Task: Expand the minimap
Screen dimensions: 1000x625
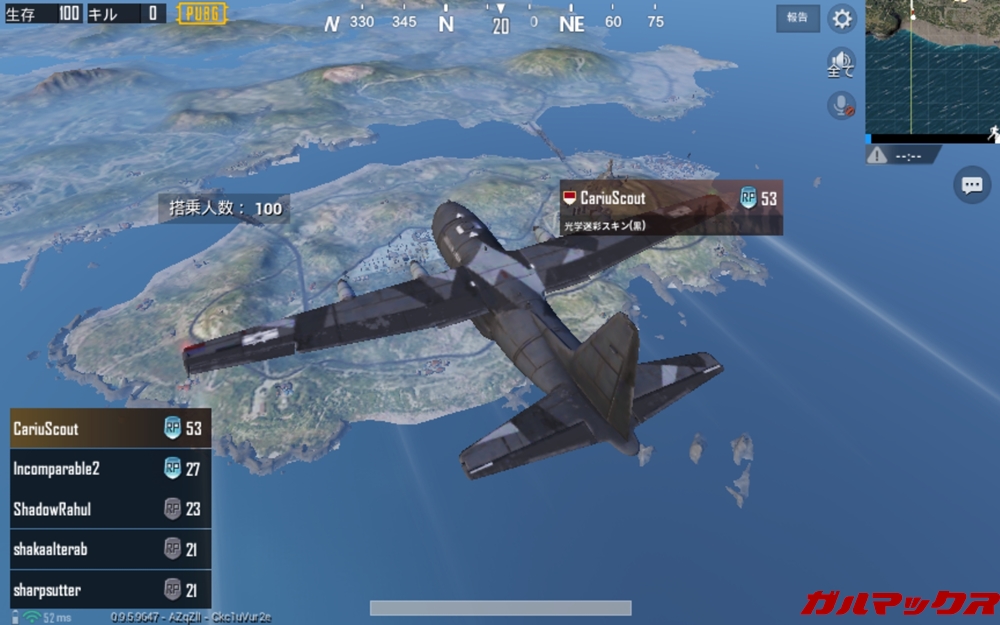Action: (932, 67)
